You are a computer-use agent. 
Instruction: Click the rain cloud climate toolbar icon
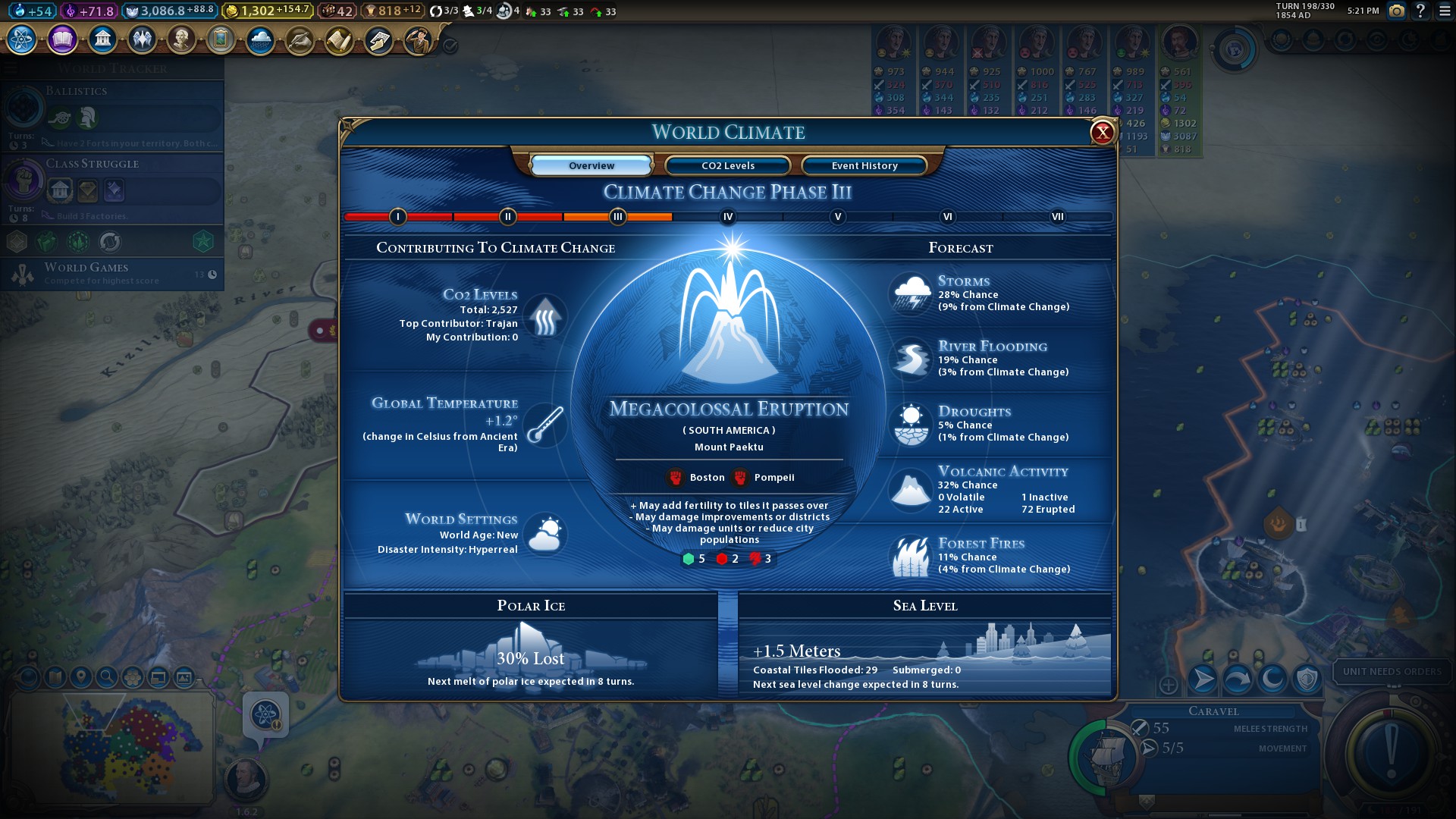tap(260, 39)
